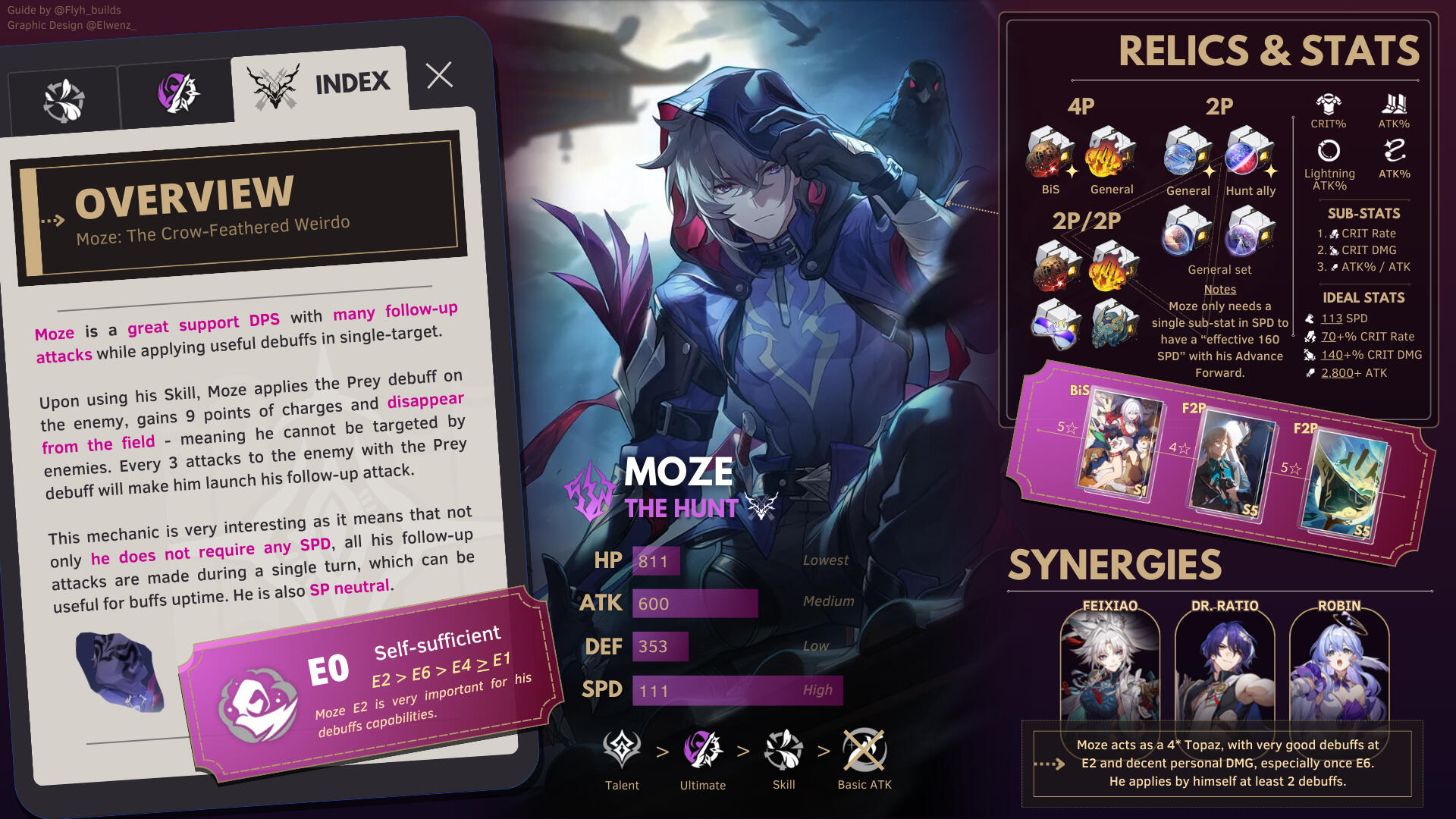Image resolution: width=1456 pixels, height=819 pixels.
Task: Select the Ultimate ability icon
Action: click(x=702, y=750)
